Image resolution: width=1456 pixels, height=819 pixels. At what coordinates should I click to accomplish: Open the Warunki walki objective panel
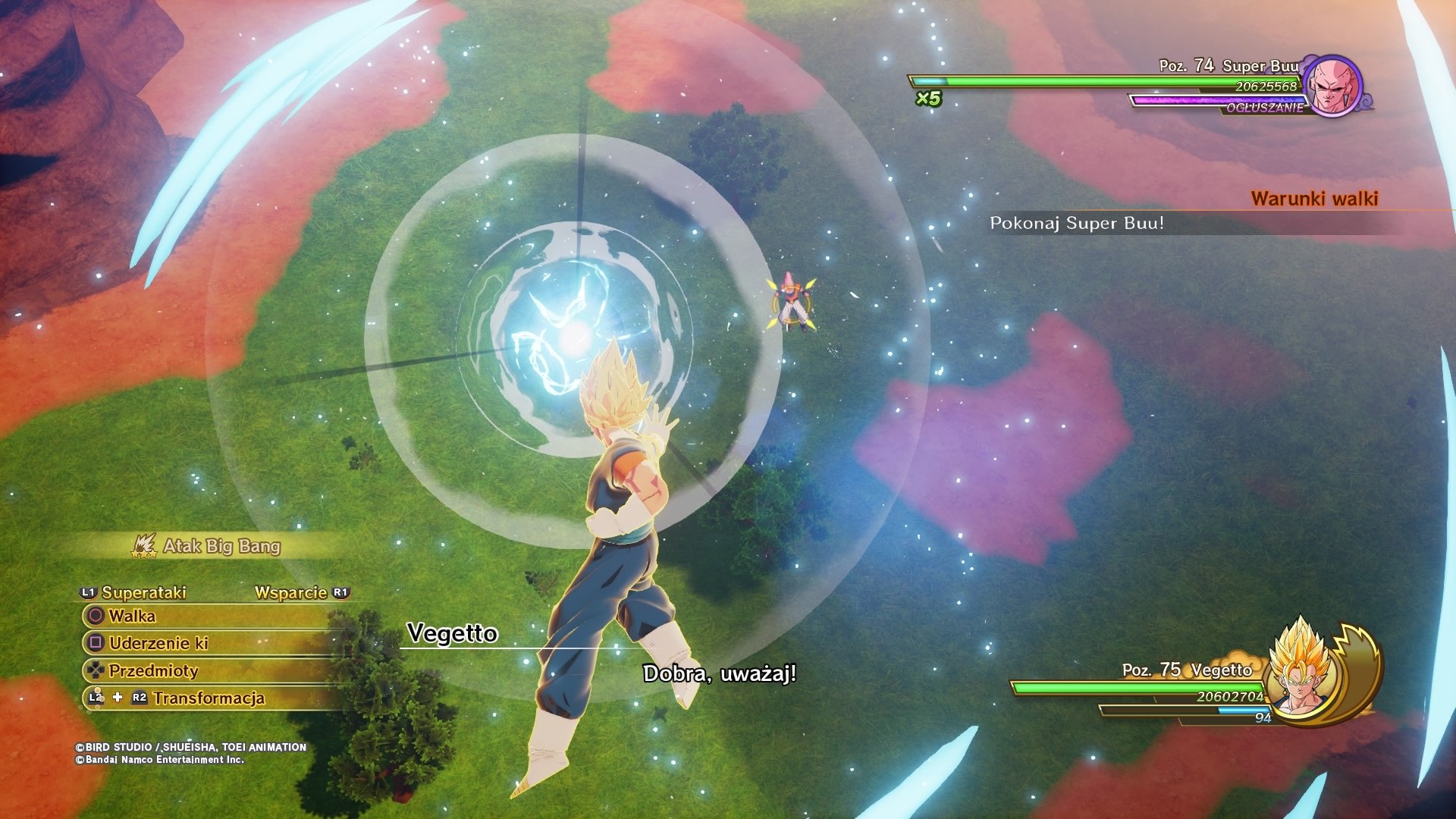click(x=1313, y=199)
